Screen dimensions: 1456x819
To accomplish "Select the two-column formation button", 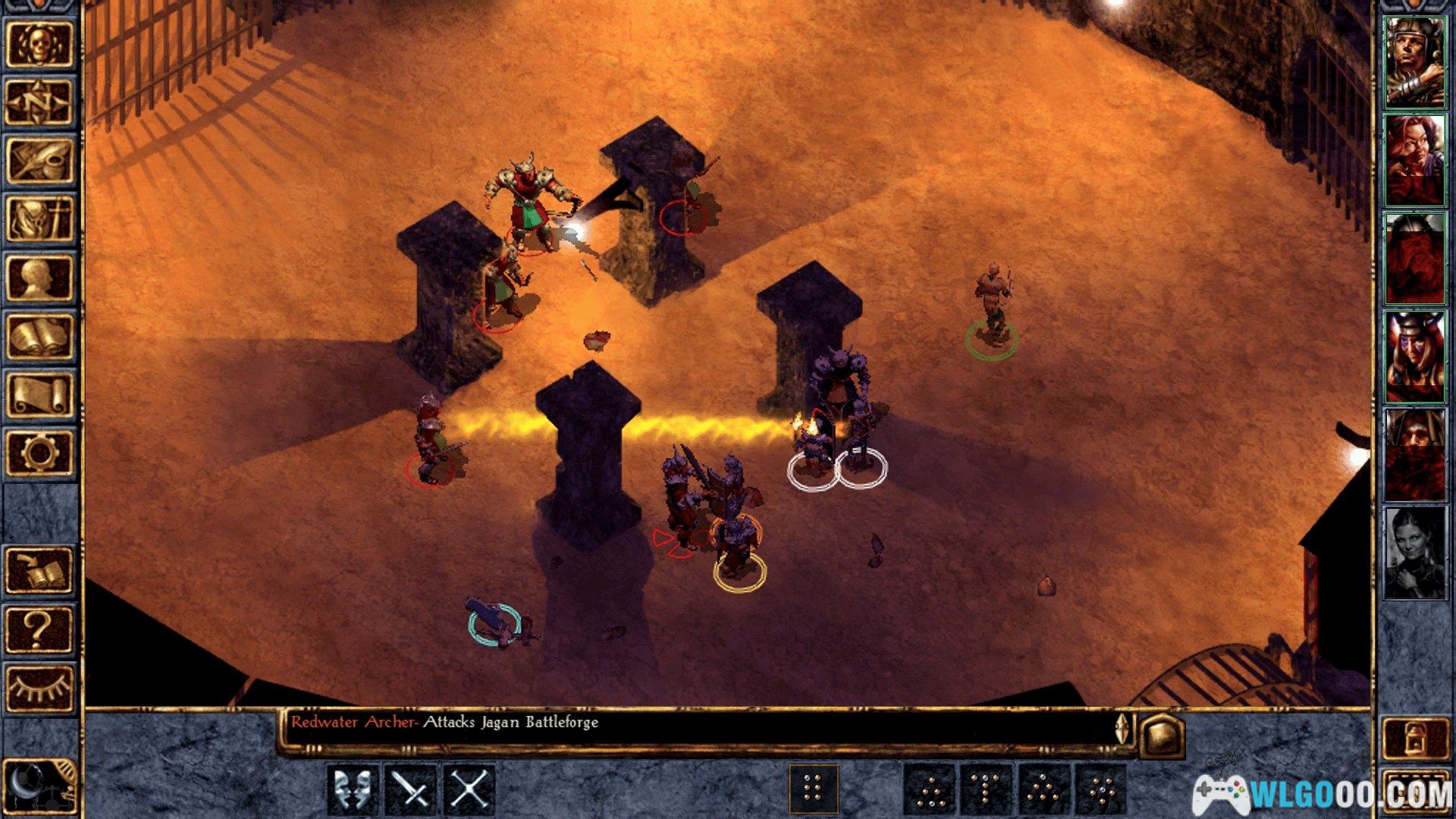I will point(813,790).
